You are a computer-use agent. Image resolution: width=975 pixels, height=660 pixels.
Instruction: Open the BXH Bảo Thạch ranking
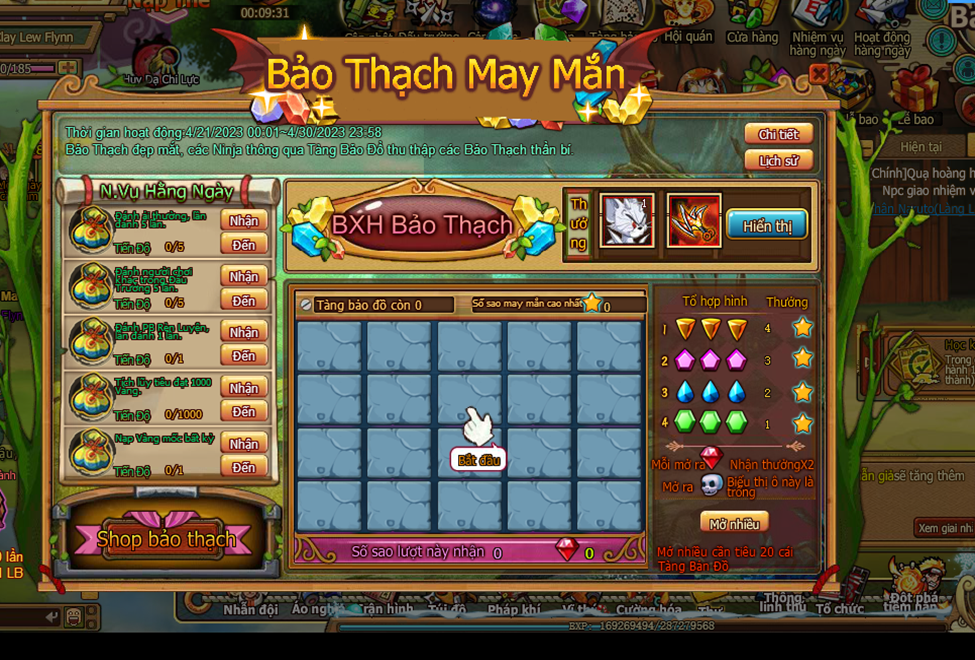tap(421, 225)
